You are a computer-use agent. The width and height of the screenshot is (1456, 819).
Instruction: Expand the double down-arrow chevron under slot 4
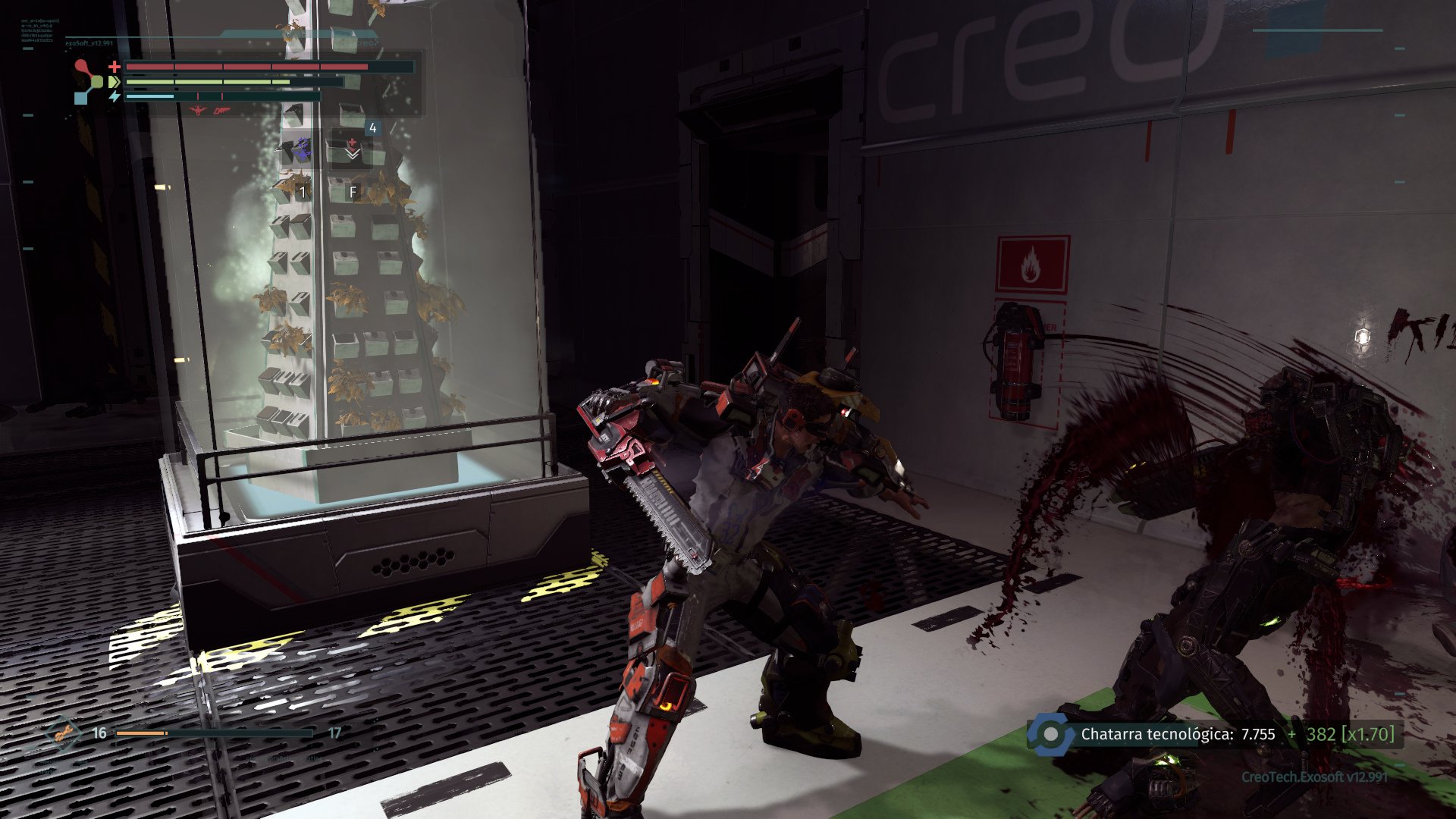point(351,156)
